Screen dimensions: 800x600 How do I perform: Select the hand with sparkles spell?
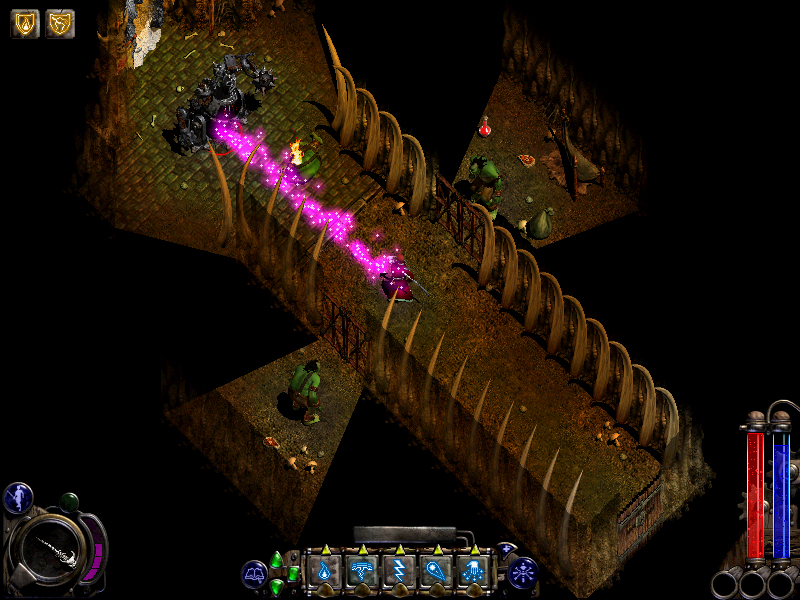(472, 571)
